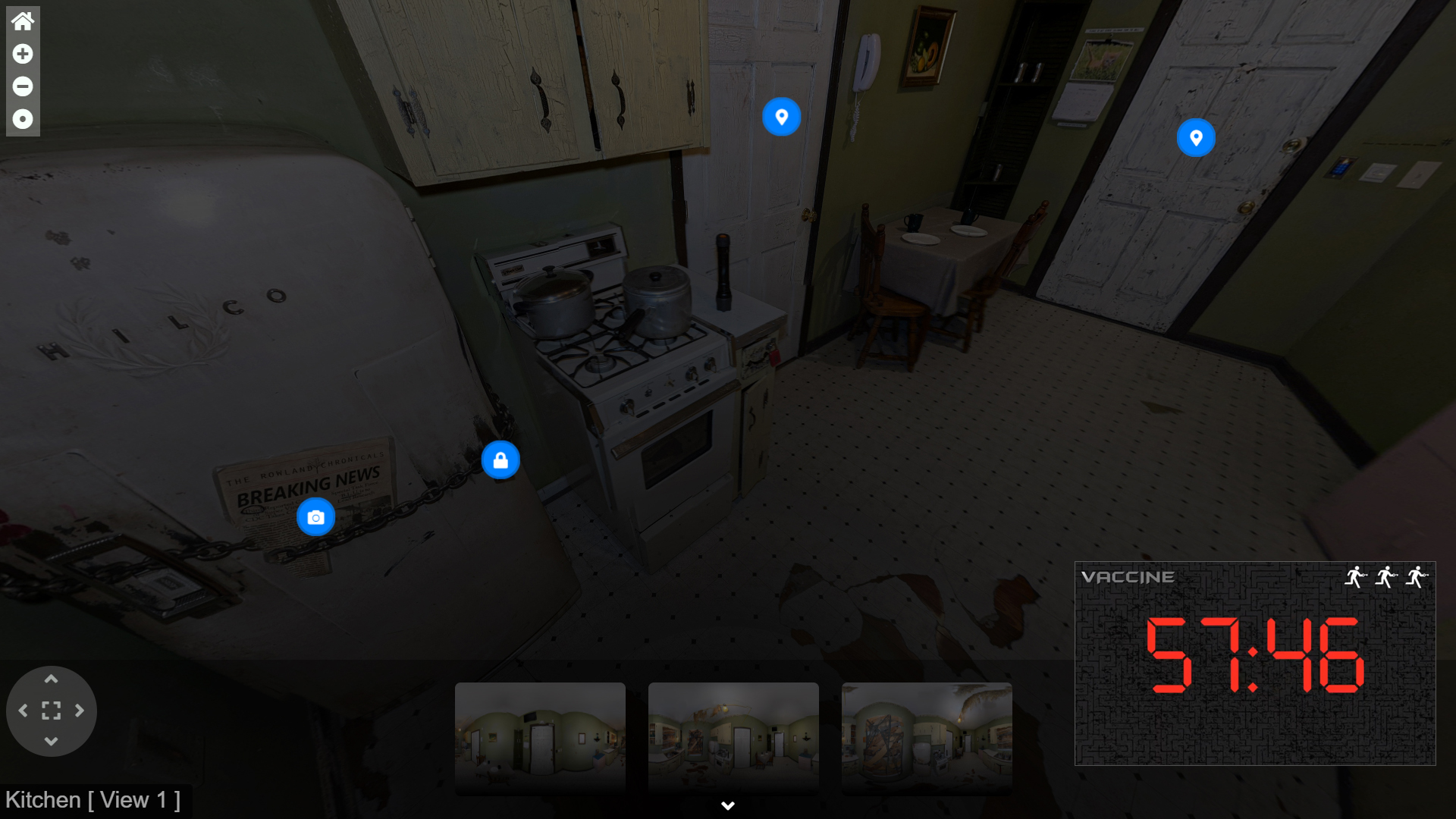Toggle fullscreen via the navigation pad center icon
1456x819 pixels.
(x=51, y=711)
